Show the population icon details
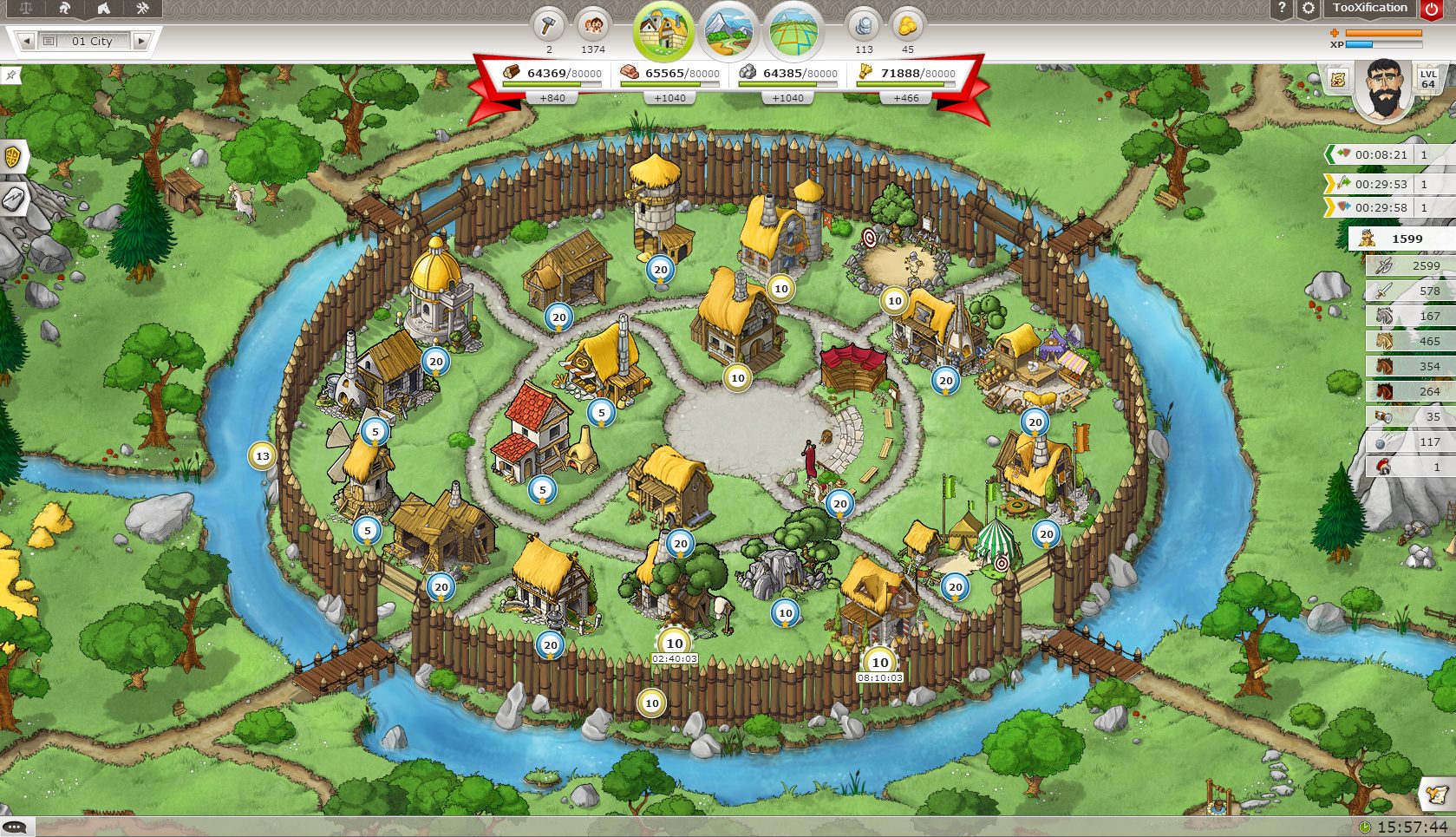This screenshot has width=1456, height=837. tap(593, 25)
